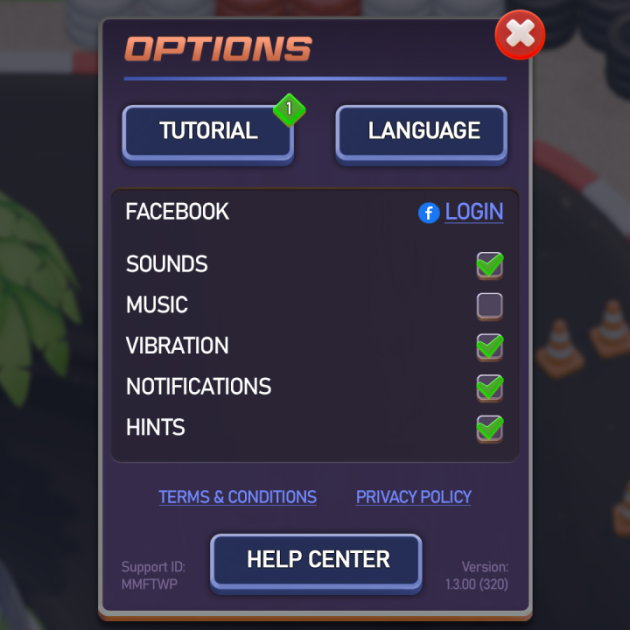630x630 pixels.
Task: Uncheck the Hints option
Action: [489, 428]
